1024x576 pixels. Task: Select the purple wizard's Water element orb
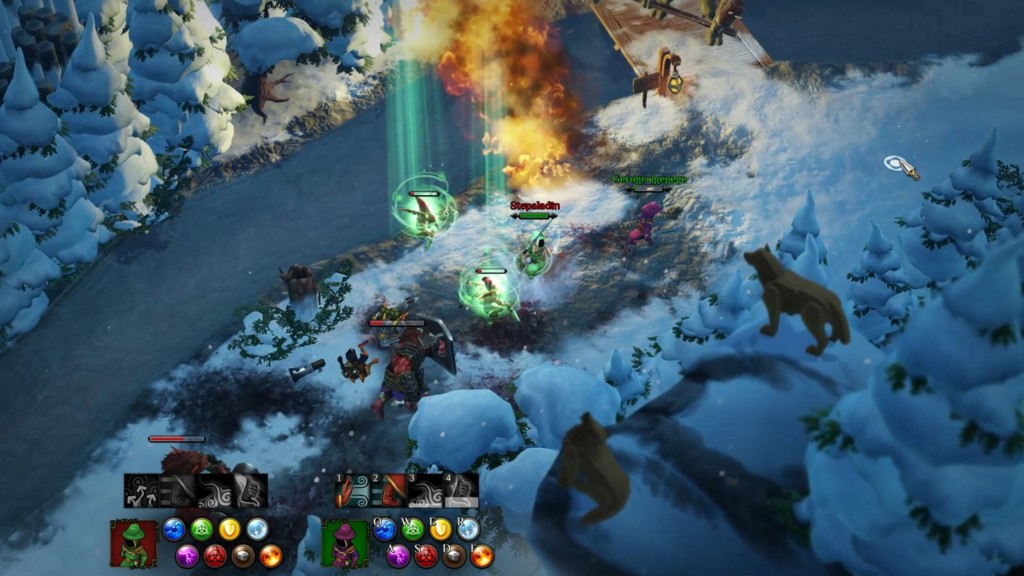[385, 530]
